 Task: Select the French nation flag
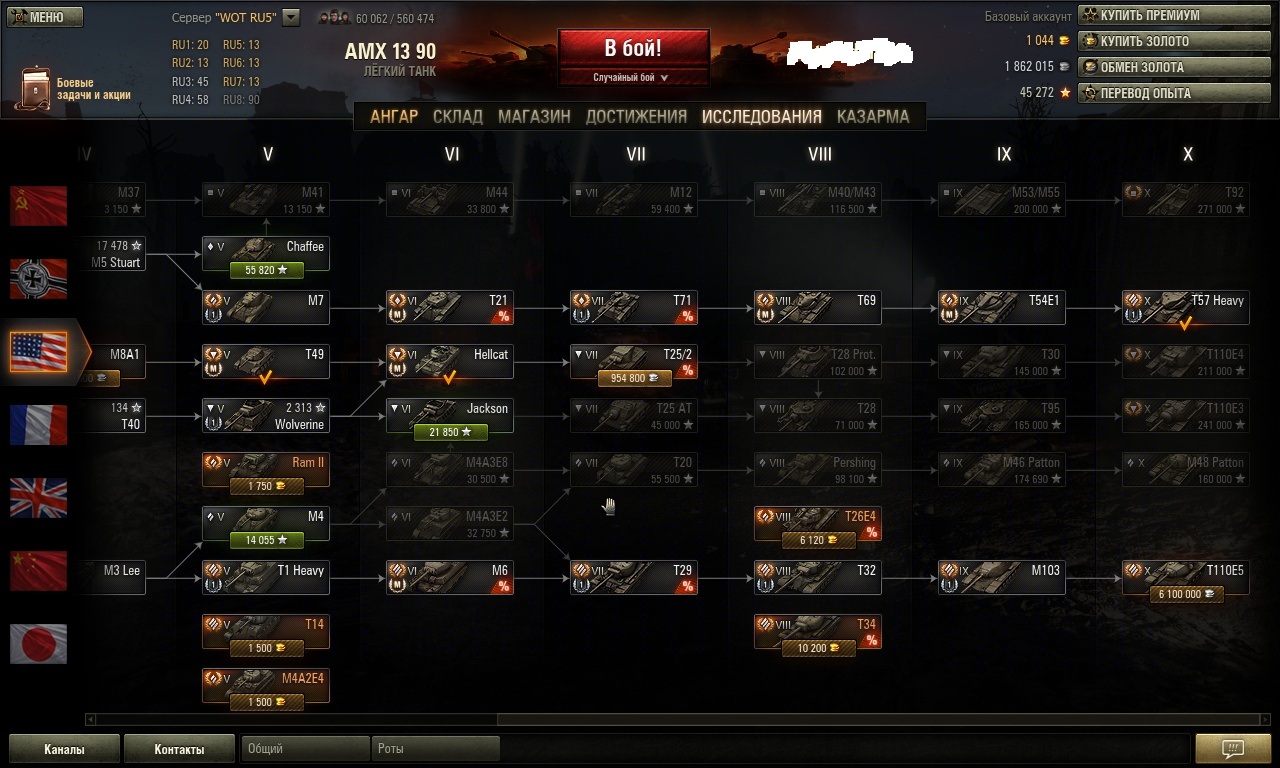coord(38,425)
